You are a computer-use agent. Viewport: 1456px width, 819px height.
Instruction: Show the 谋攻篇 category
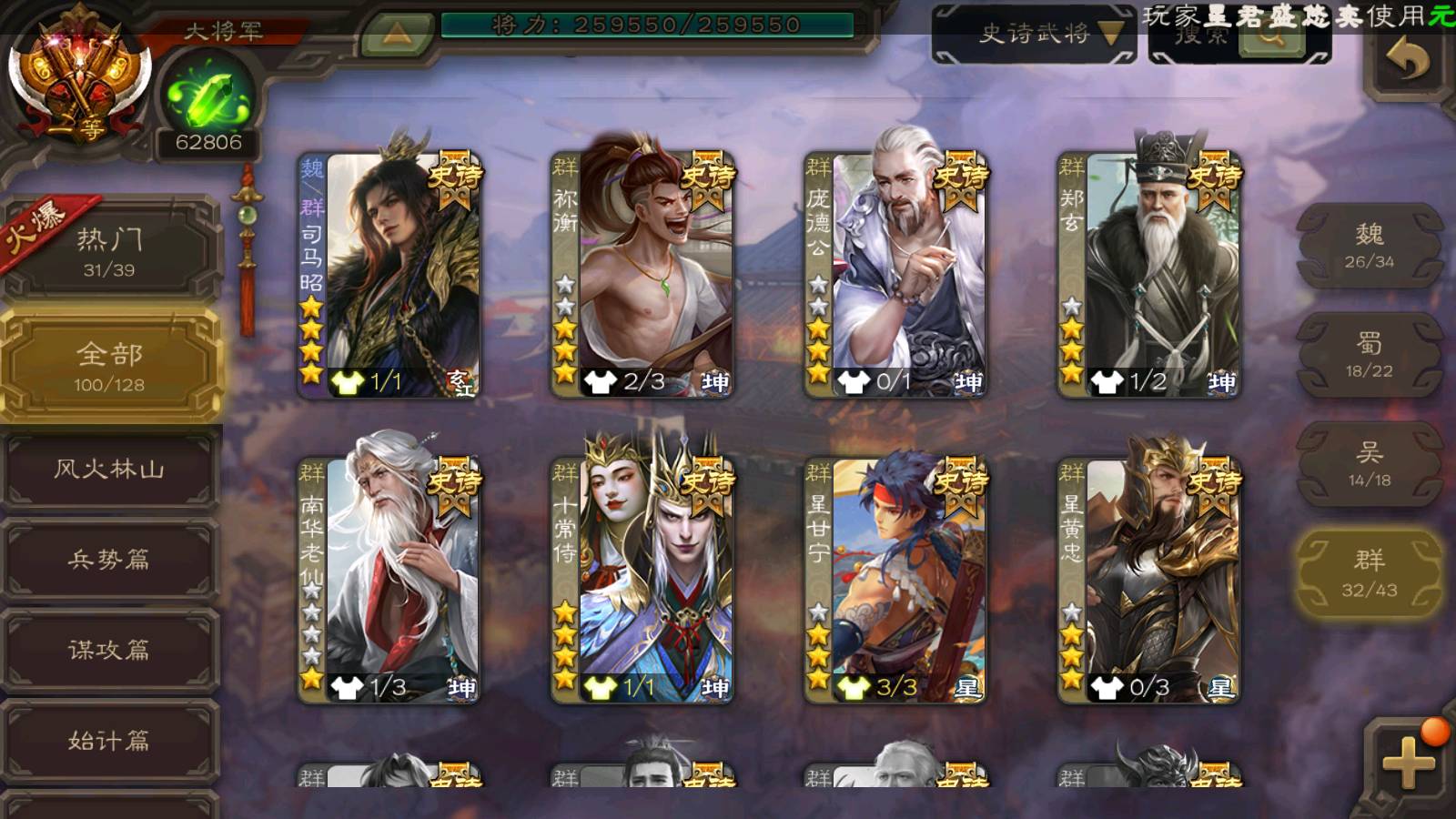coord(109,650)
